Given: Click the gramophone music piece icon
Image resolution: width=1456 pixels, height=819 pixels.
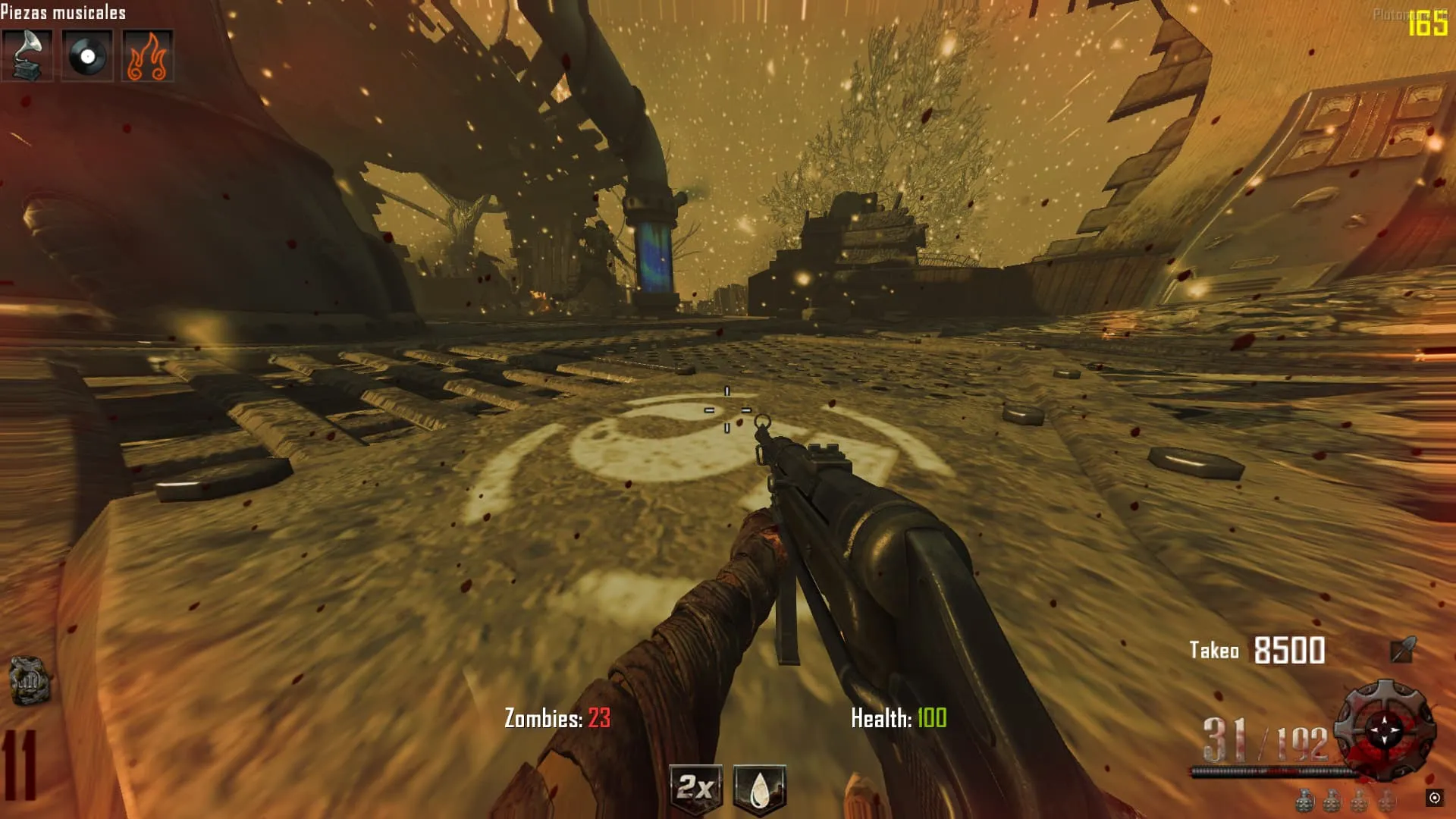Looking at the screenshot, I should point(27,55).
